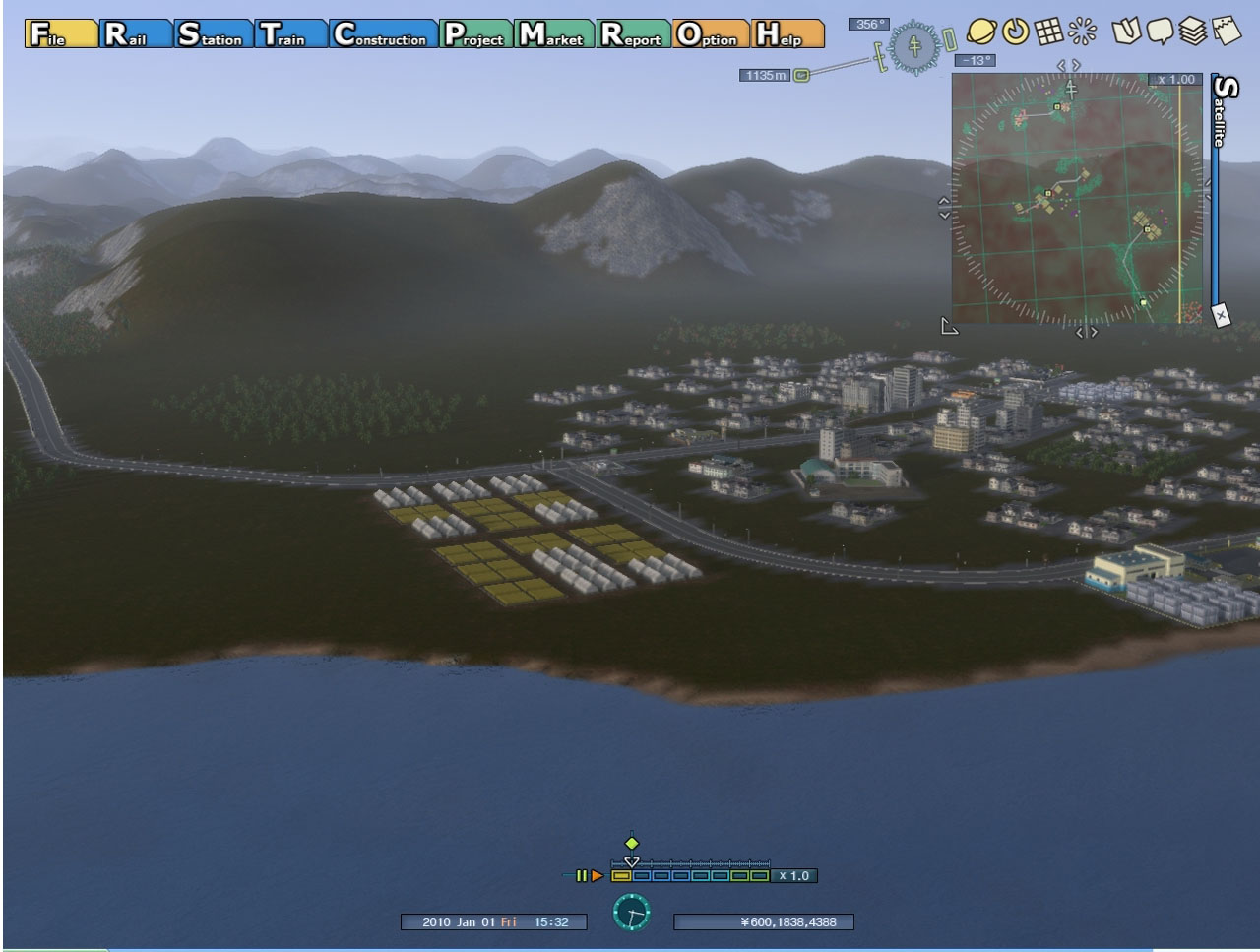Open the Help menu
The image size is (1260, 952).
pos(787,34)
